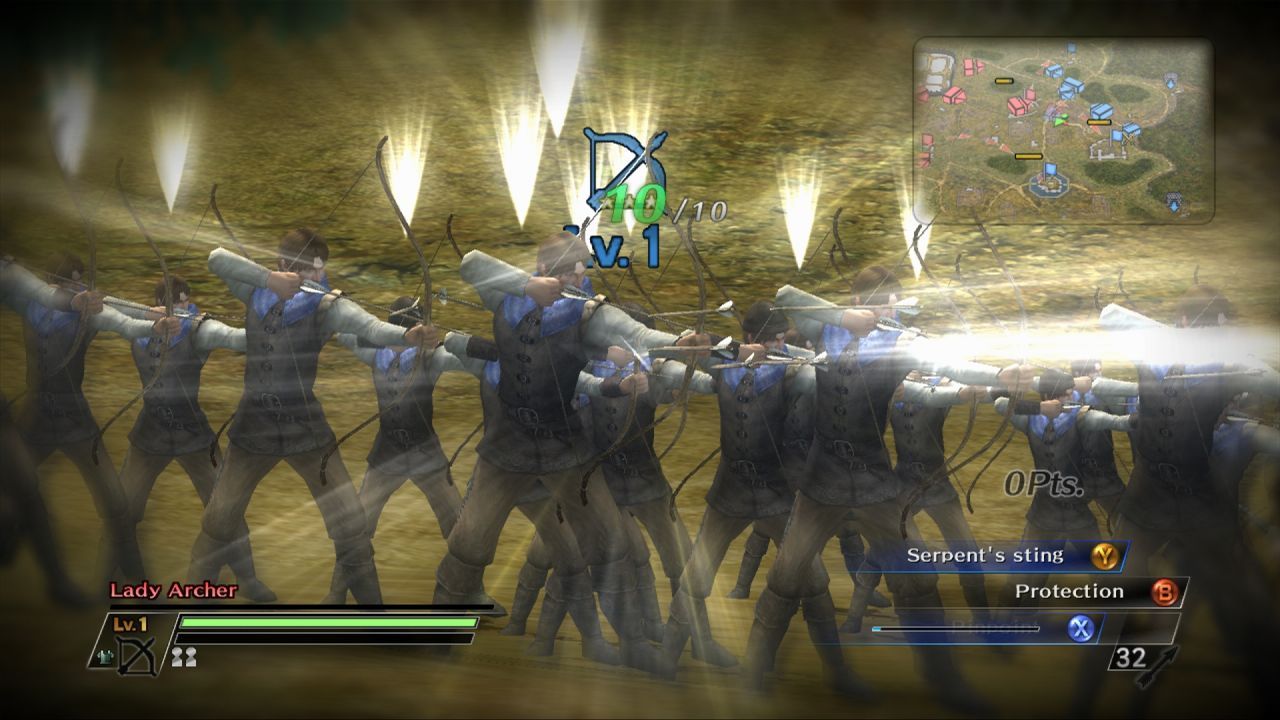Click the arrow ammo icon
The height and width of the screenshot is (720, 1280).
pyautogui.click(x=1163, y=661)
